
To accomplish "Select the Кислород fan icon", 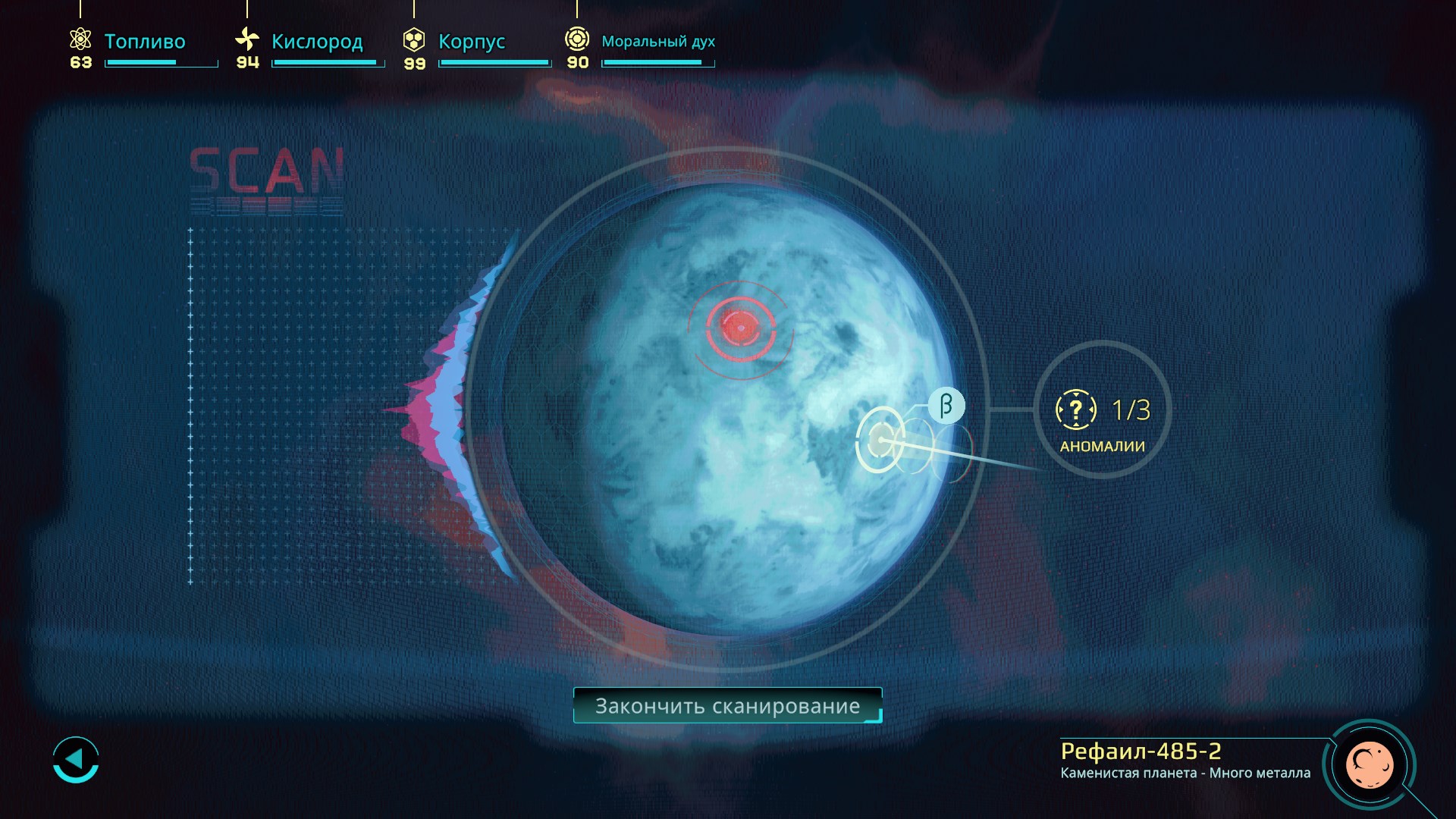I will coord(246,37).
